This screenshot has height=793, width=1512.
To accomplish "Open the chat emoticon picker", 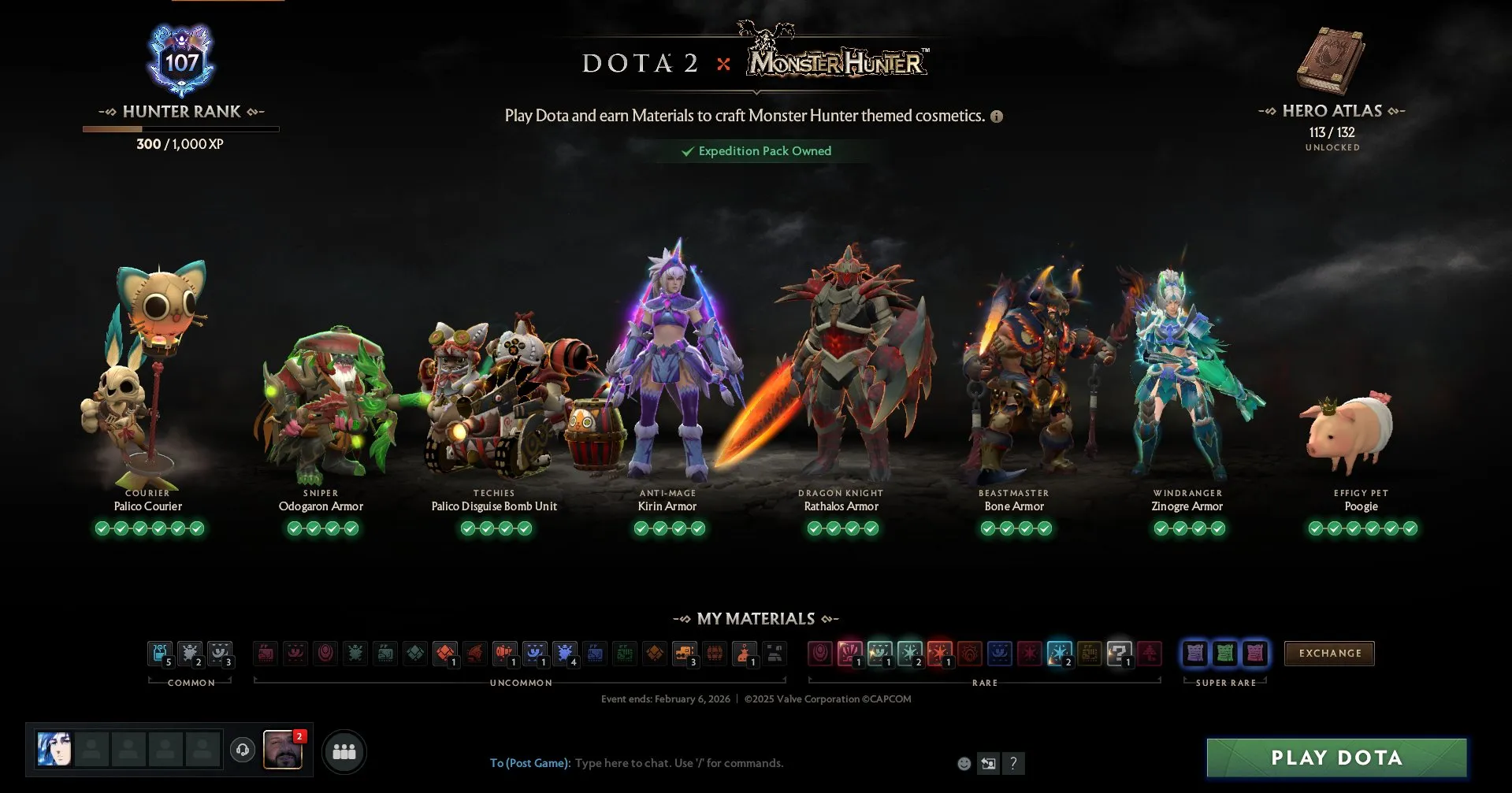I will click(964, 763).
